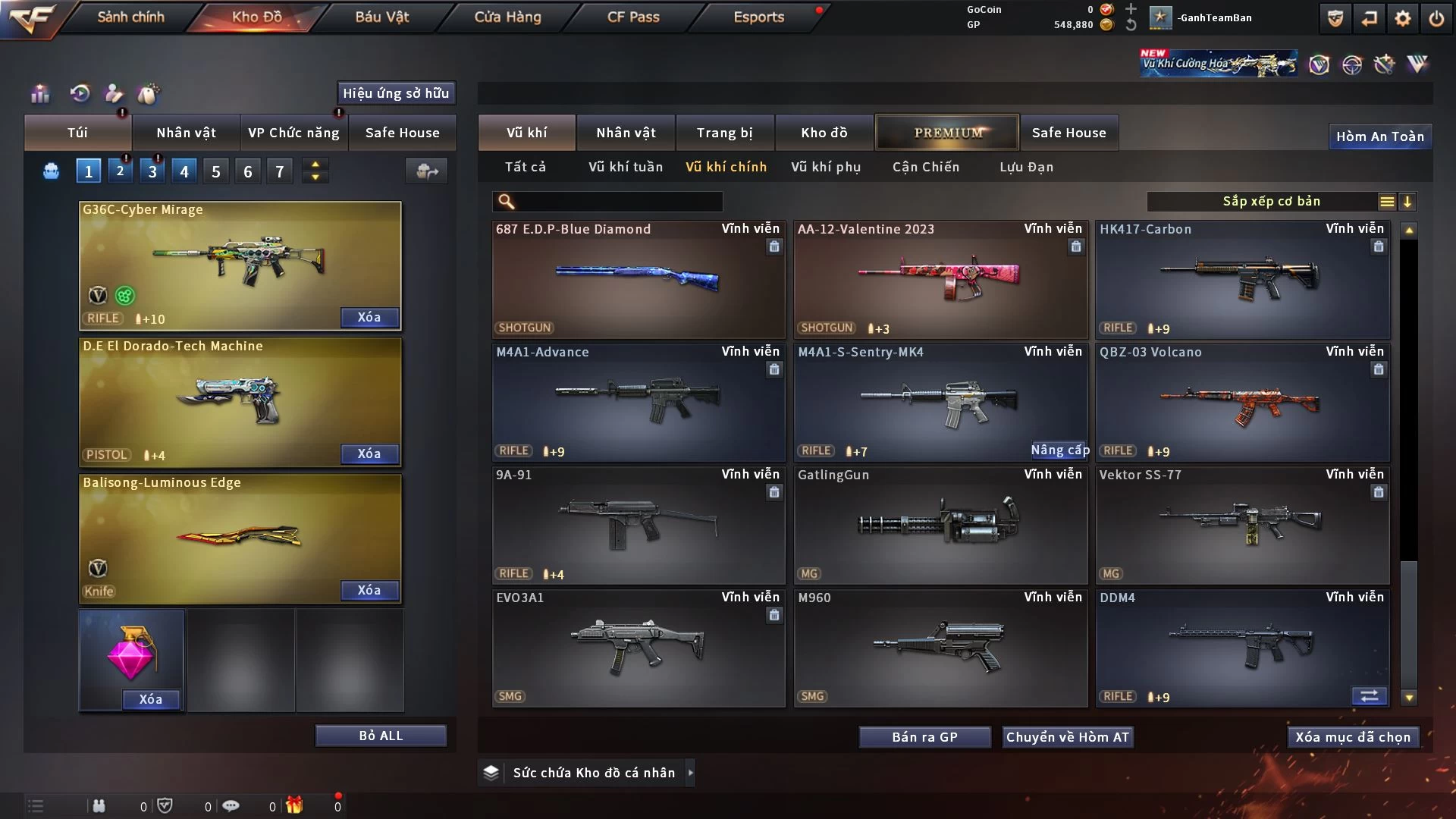
Task: Type in the weapon search field
Action: pyautogui.click(x=618, y=201)
